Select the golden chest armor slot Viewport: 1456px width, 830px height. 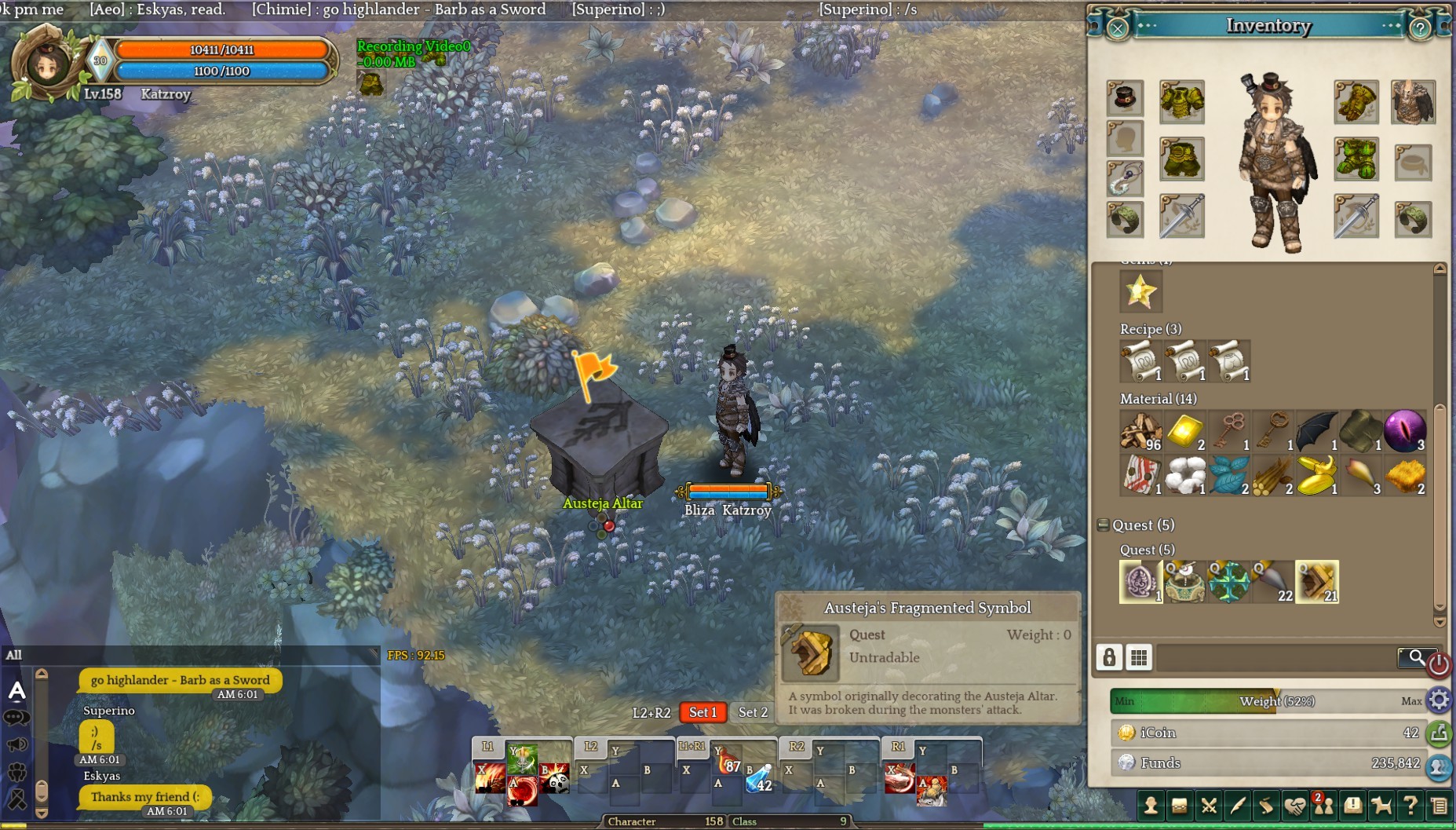coord(1181,101)
